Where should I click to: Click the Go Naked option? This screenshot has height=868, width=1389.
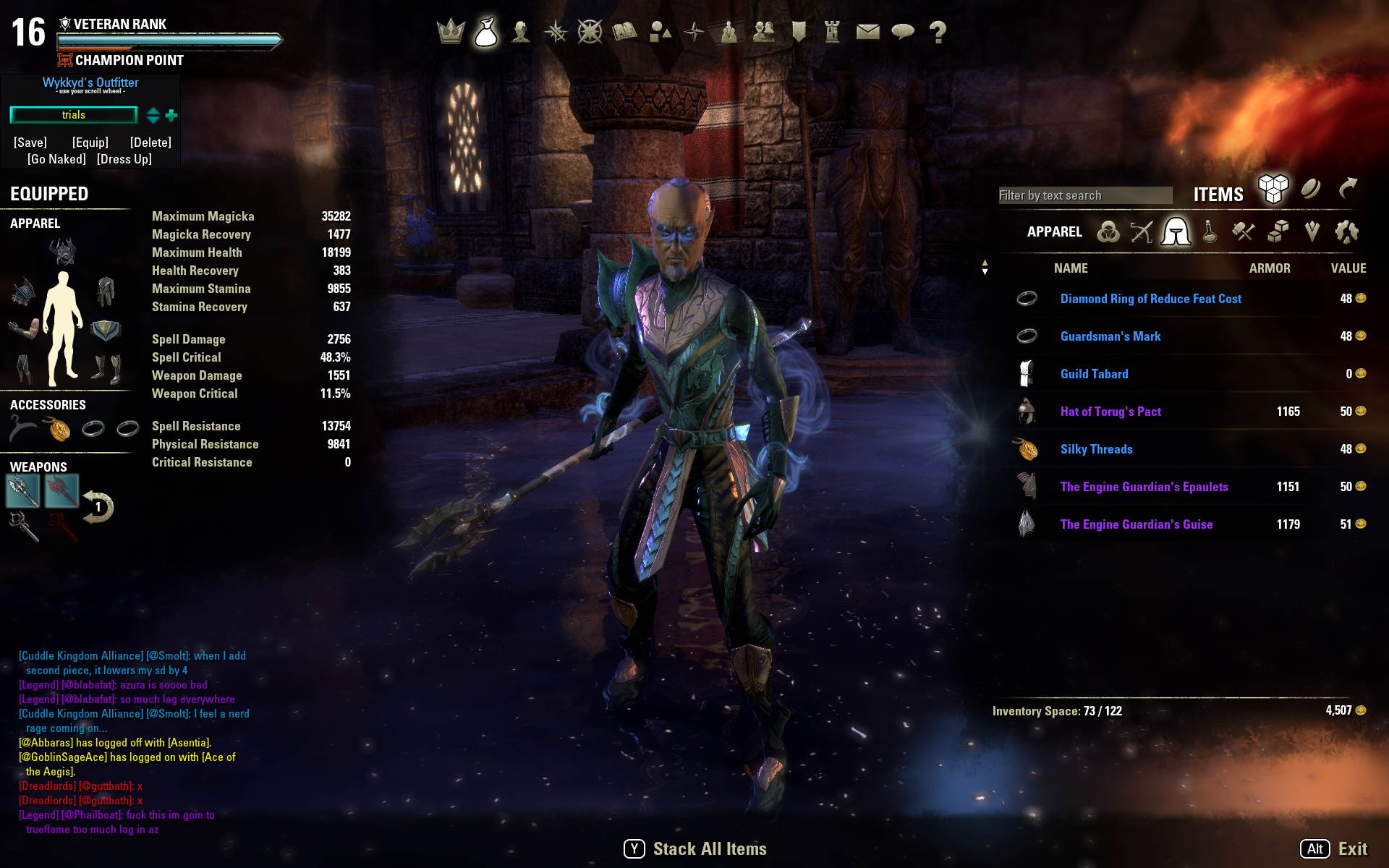pyautogui.click(x=56, y=159)
